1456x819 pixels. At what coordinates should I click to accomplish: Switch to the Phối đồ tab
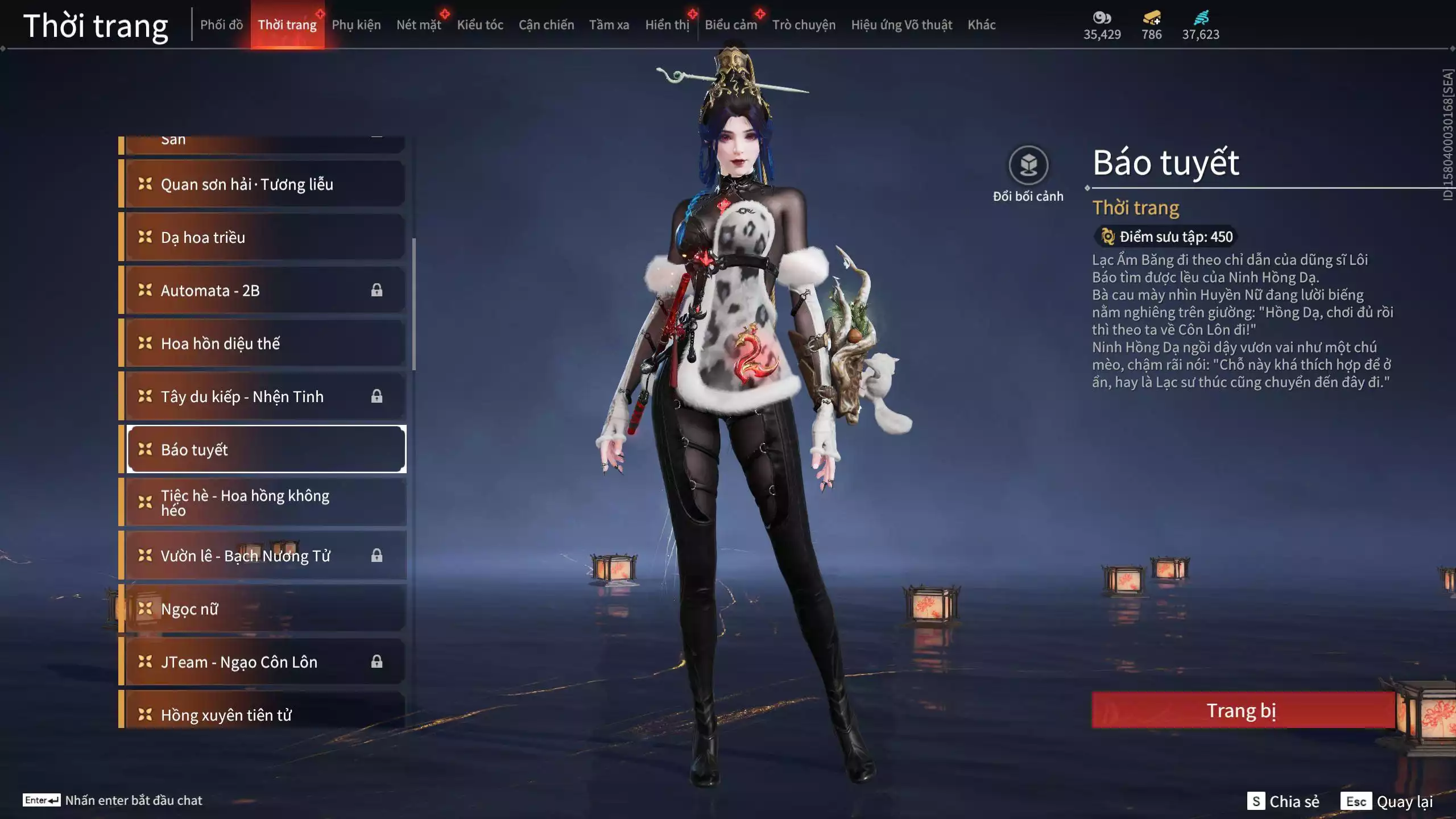pos(221,25)
